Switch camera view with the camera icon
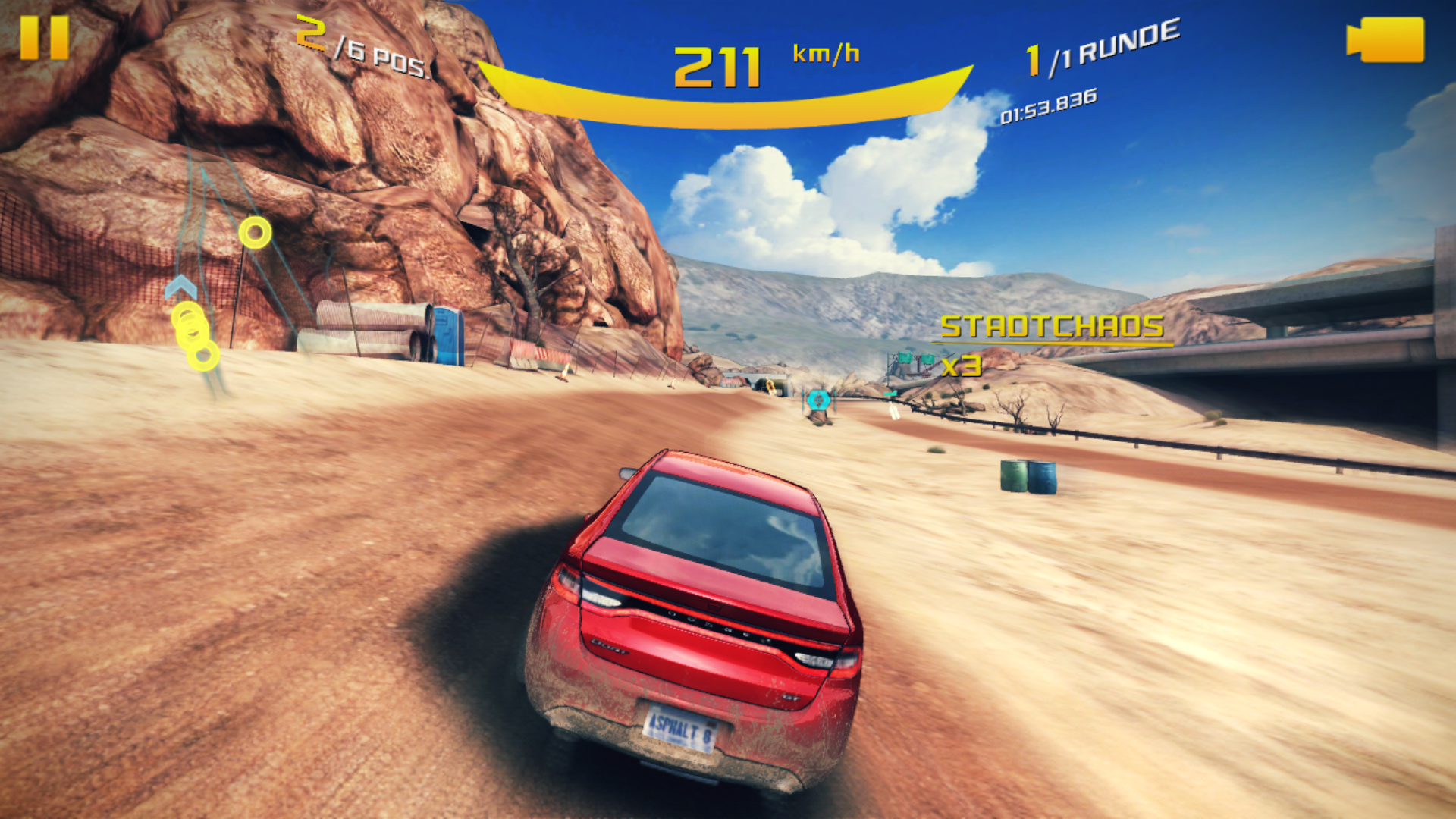 [1385, 40]
